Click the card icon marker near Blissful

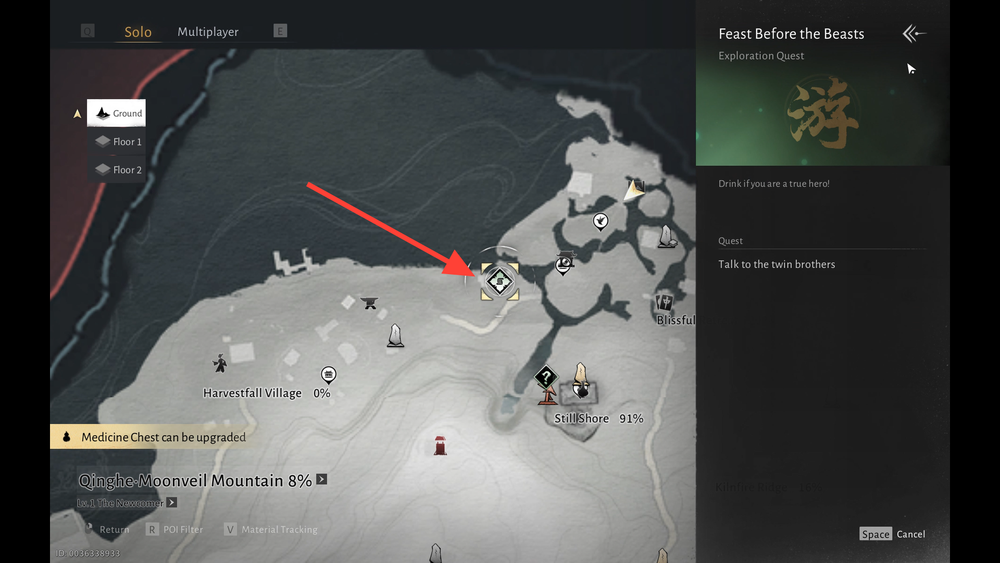click(664, 302)
